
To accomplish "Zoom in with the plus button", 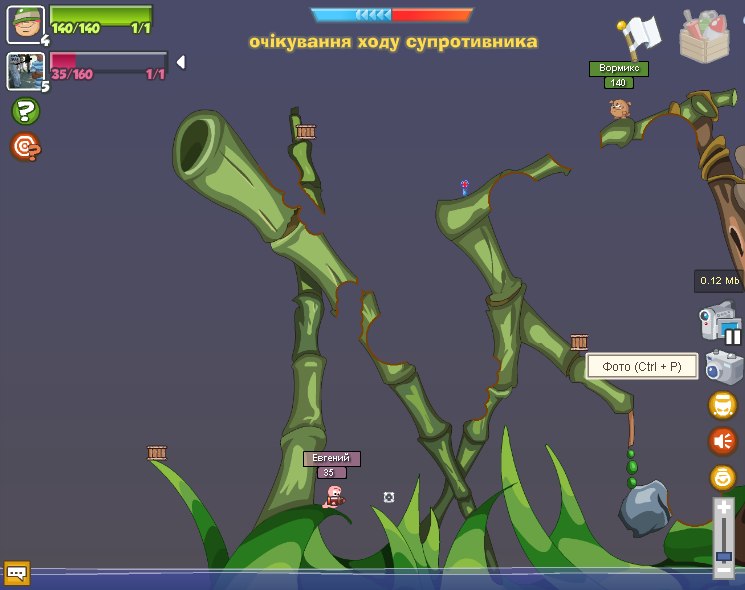I will point(723,508).
